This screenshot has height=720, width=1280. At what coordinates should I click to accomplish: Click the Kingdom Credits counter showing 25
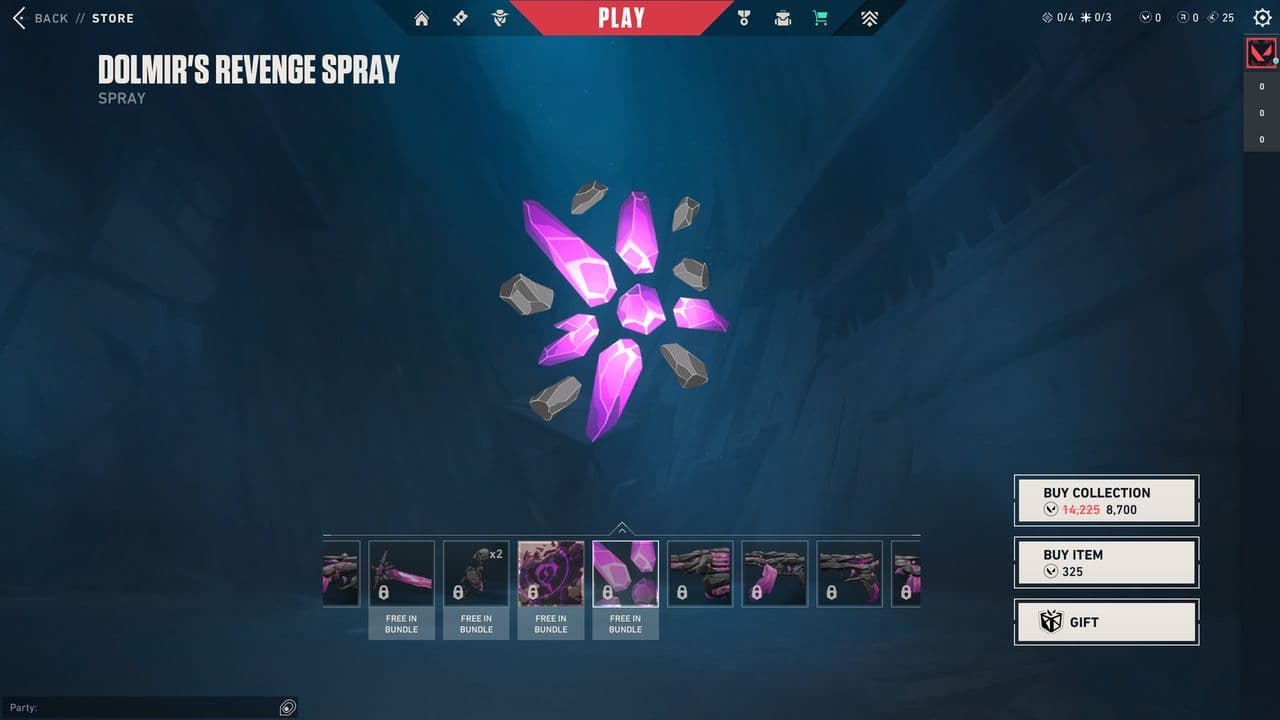1221,17
